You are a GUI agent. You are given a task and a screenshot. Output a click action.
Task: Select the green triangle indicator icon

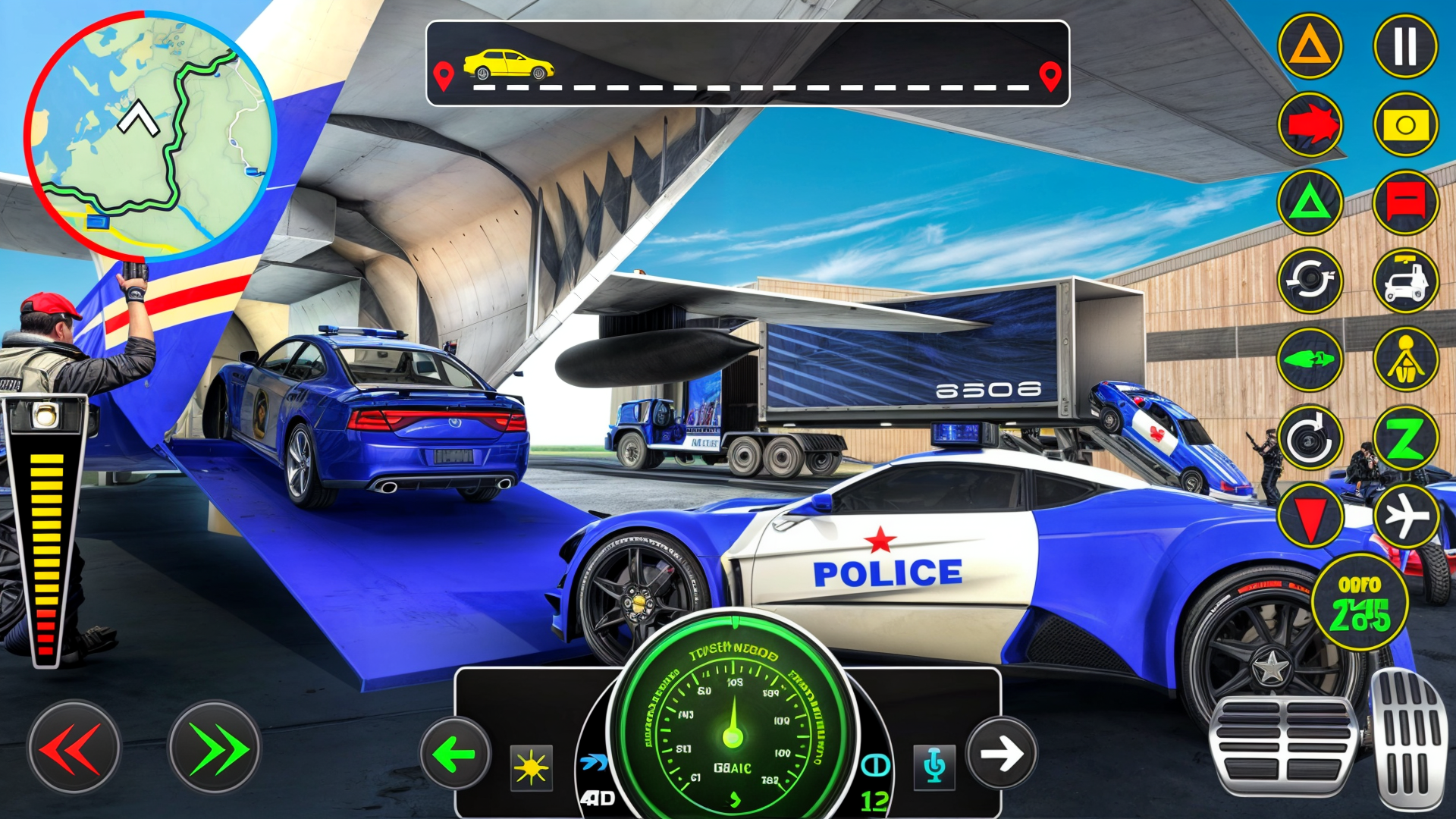click(x=1310, y=202)
